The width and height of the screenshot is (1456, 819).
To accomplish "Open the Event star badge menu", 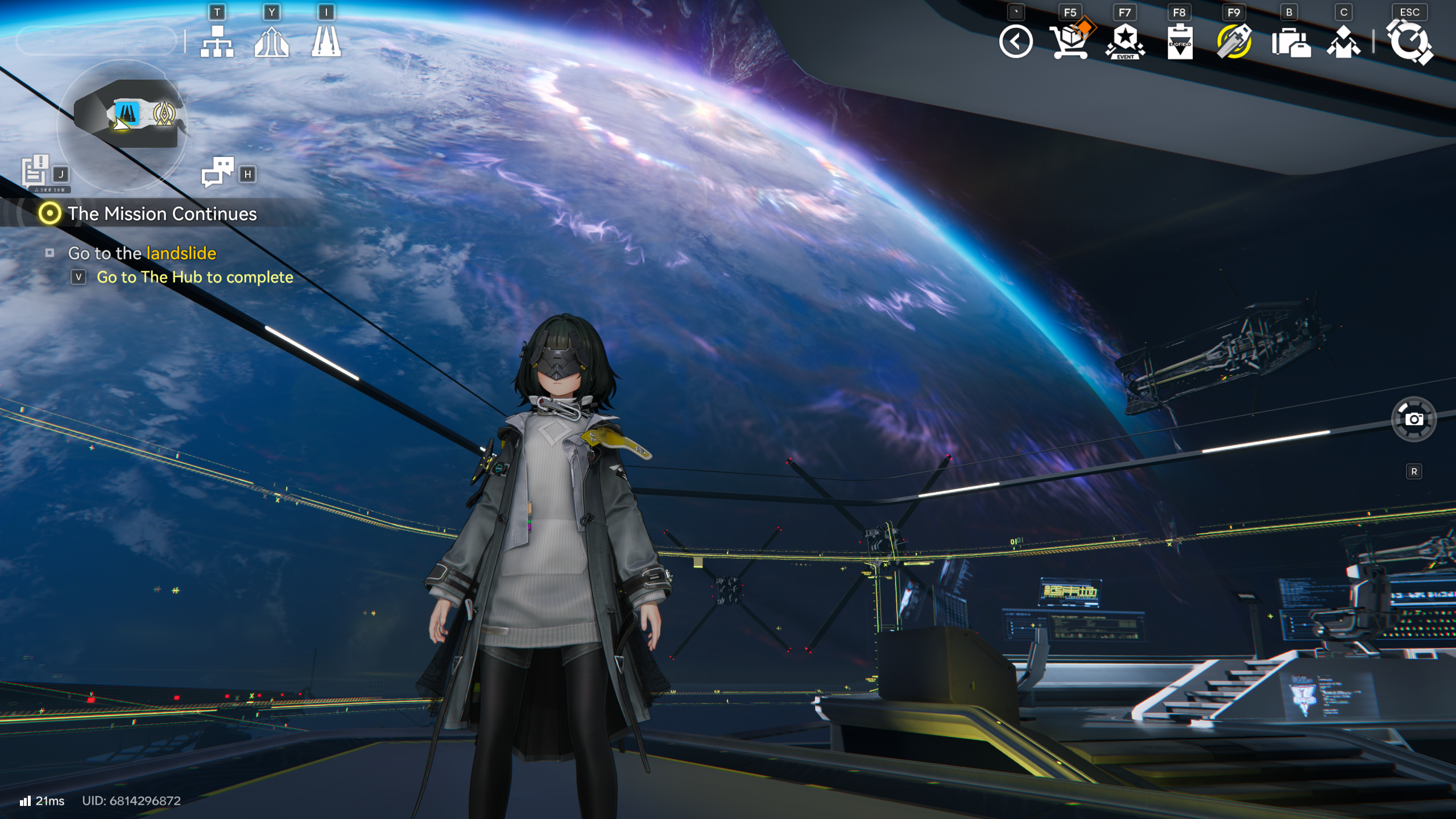I will tap(1124, 42).
